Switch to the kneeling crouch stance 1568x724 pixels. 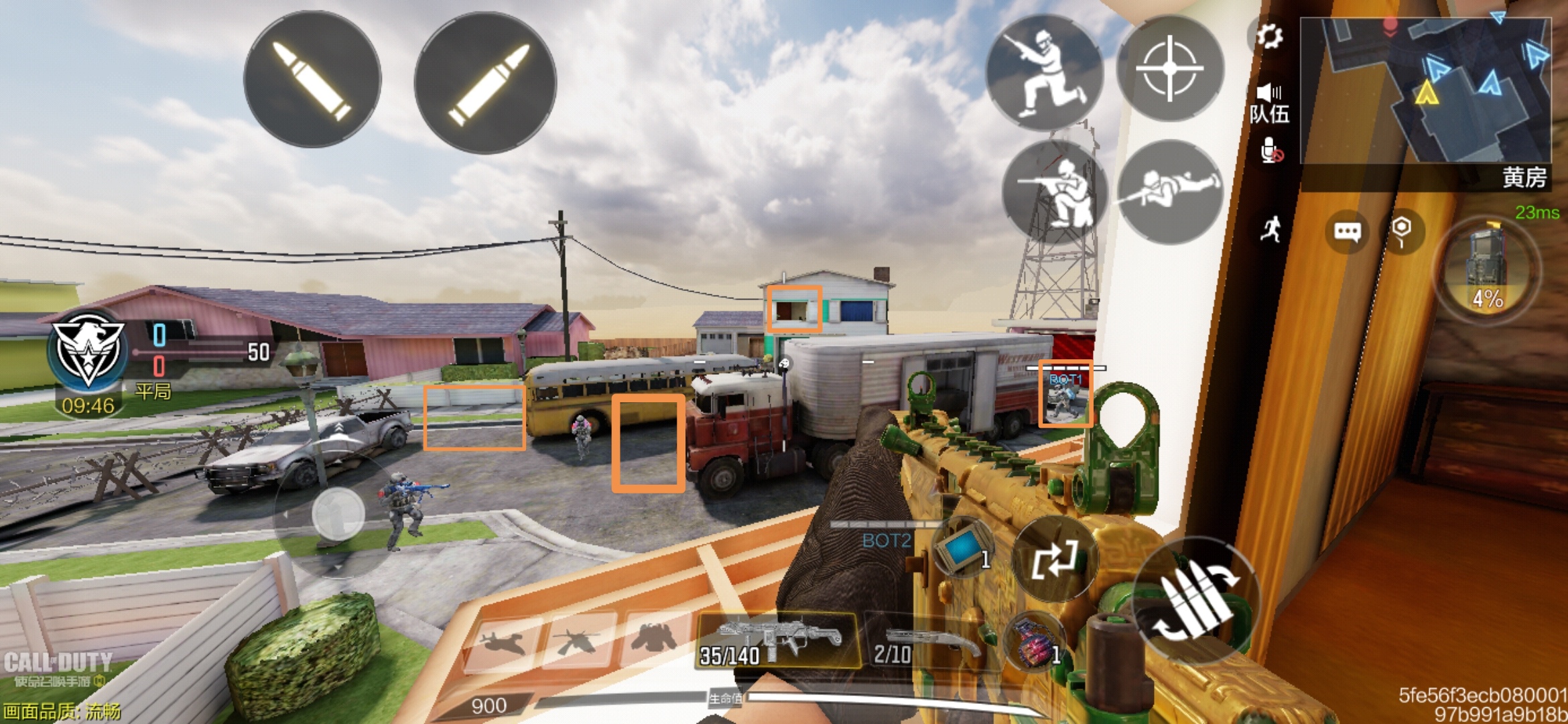(1054, 192)
